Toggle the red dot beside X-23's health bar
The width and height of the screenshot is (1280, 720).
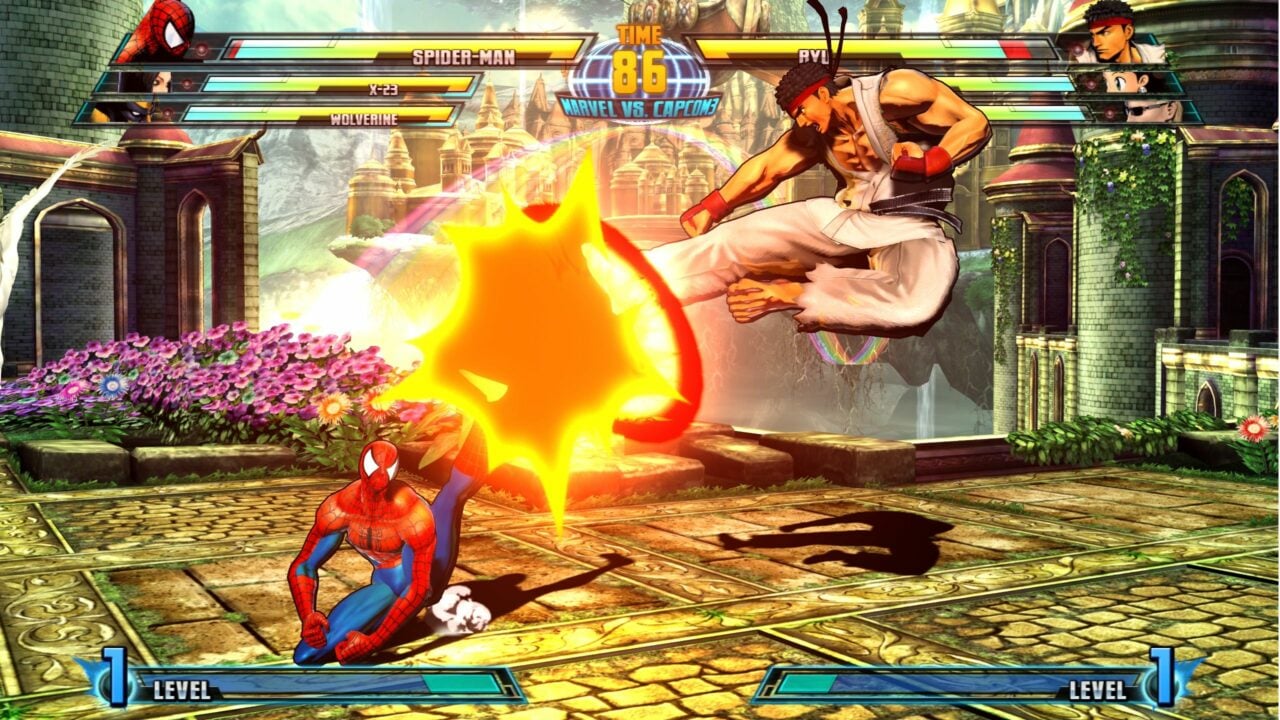pyautogui.click(x=187, y=83)
